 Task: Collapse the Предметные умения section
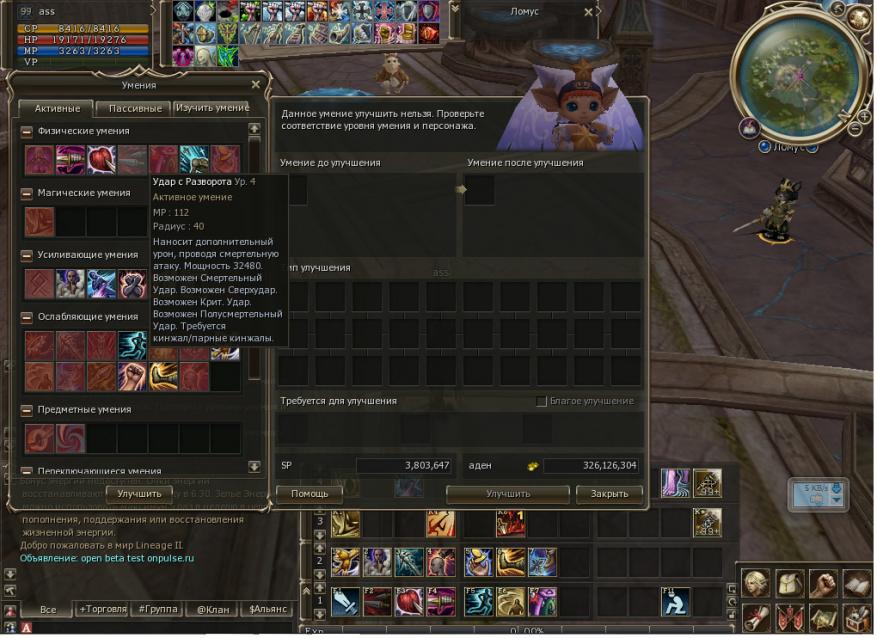click(27, 410)
